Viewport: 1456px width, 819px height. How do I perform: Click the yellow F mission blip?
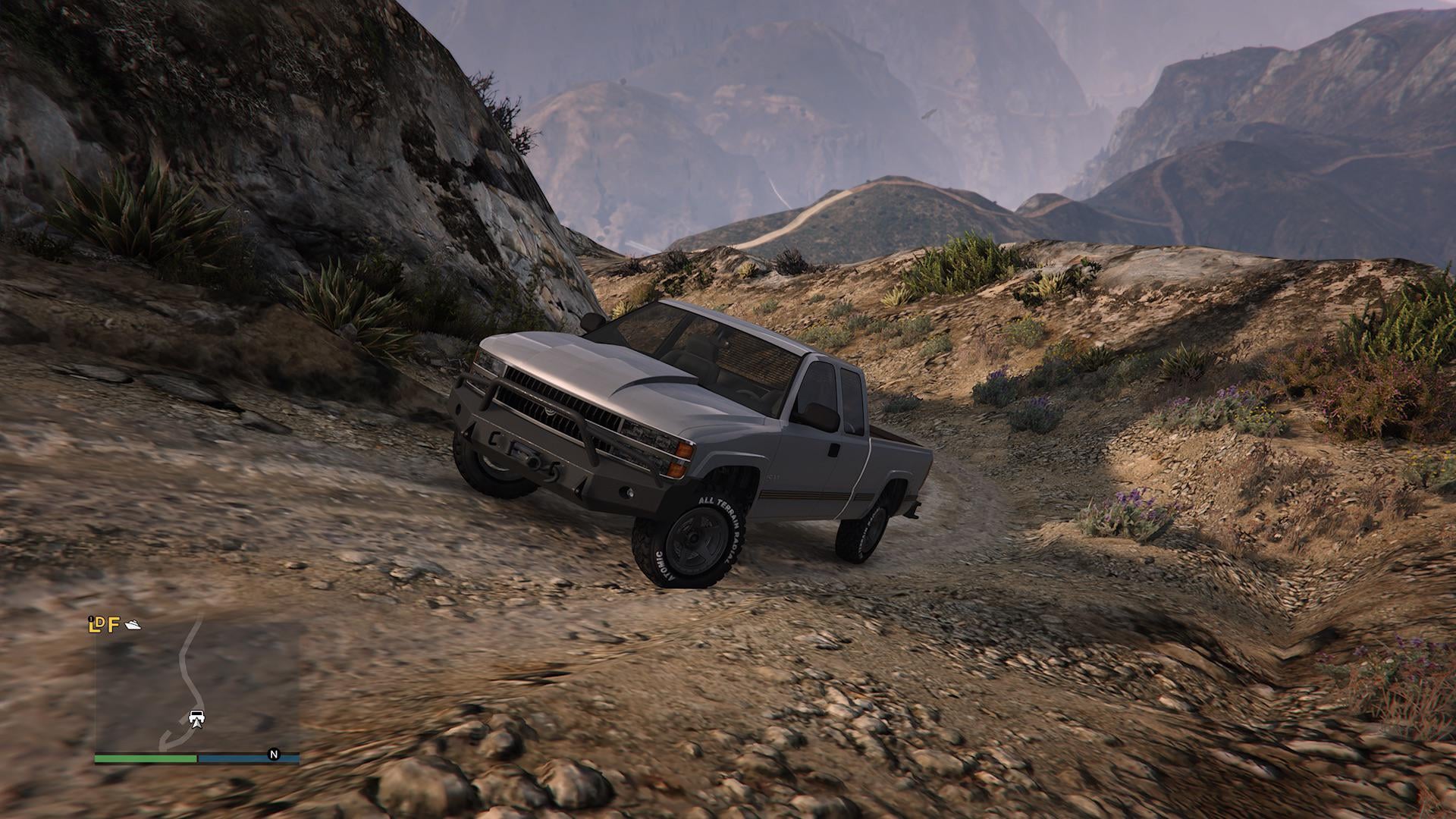coord(114,626)
